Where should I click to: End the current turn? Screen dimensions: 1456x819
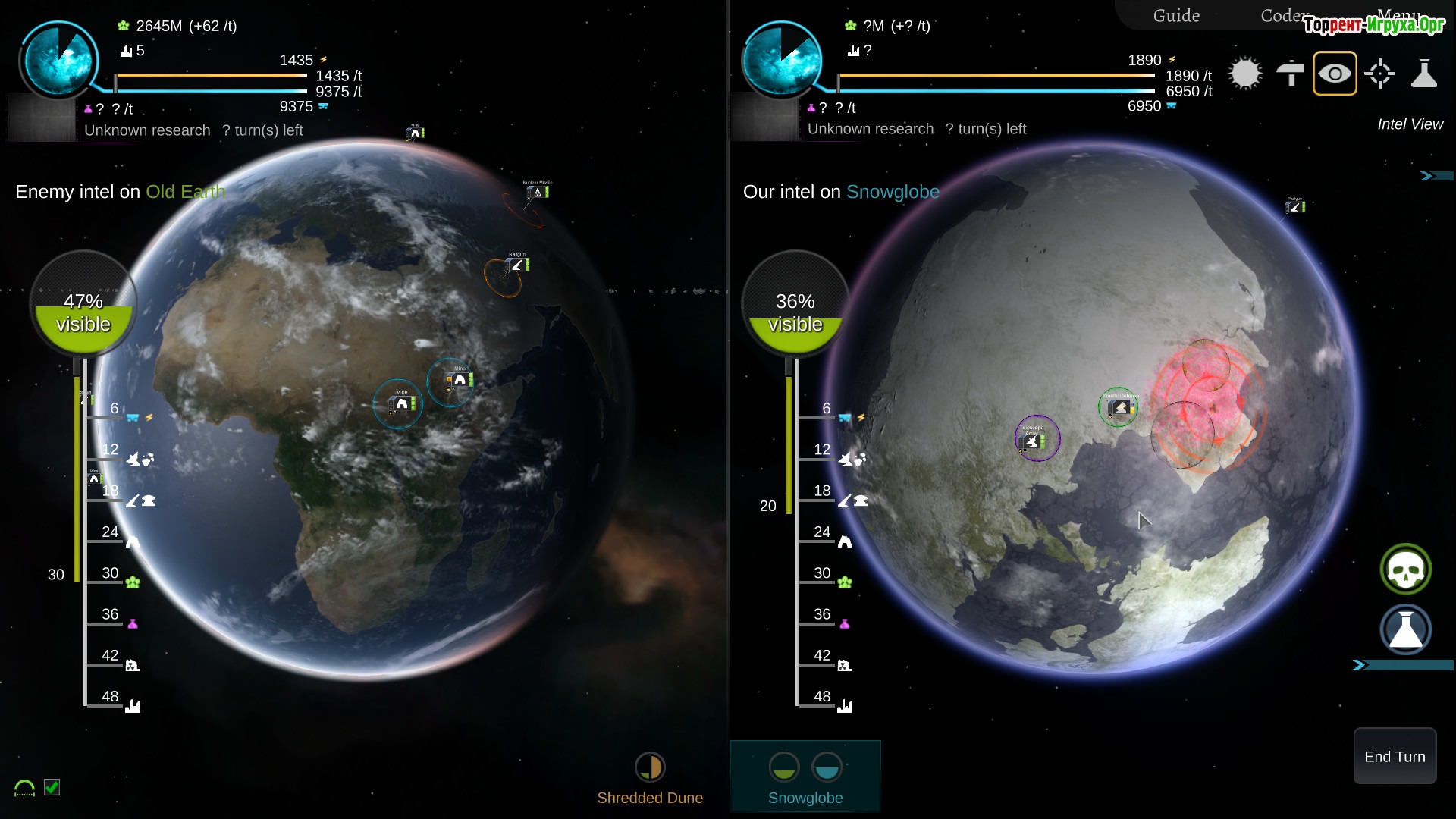click(x=1395, y=756)
